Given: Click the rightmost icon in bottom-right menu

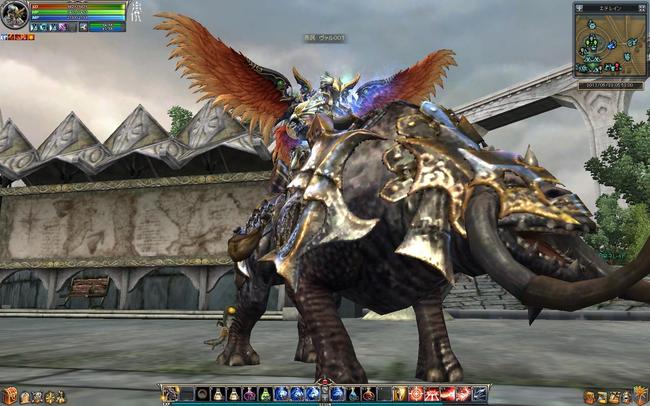Looking at the screenshot, I should pos(641,396).
